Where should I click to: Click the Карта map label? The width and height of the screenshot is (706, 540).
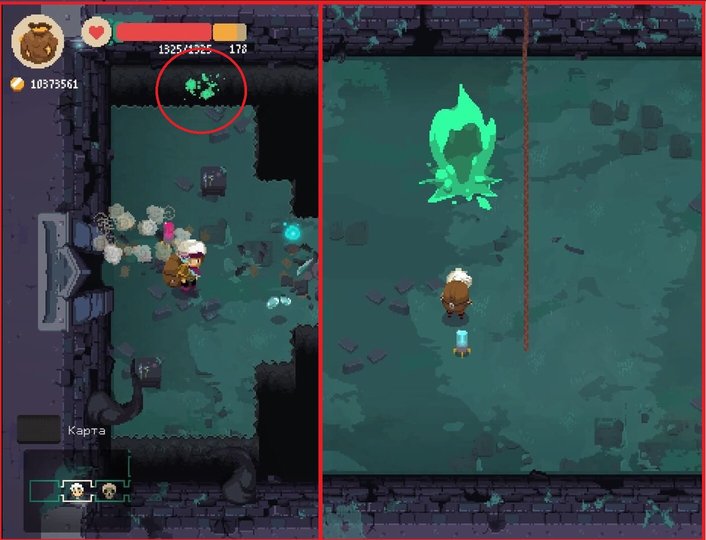click(86, 430)
